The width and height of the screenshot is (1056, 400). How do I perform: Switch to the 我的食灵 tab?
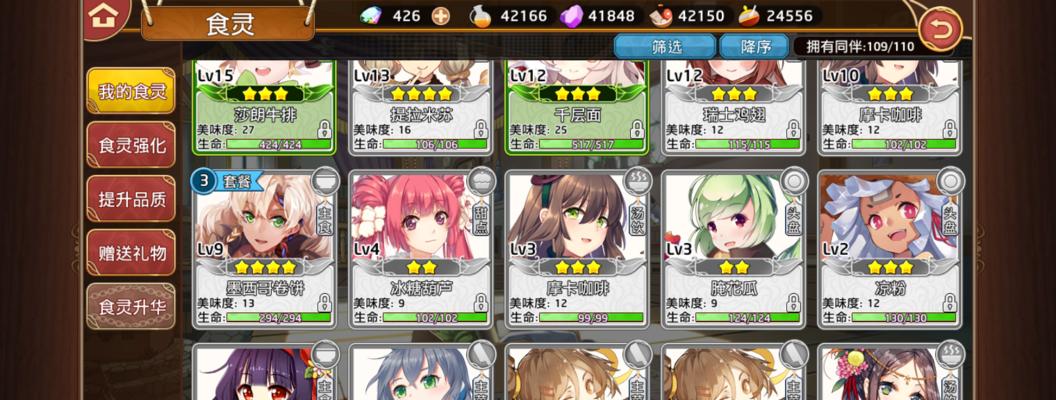click(x=131, y=92)
